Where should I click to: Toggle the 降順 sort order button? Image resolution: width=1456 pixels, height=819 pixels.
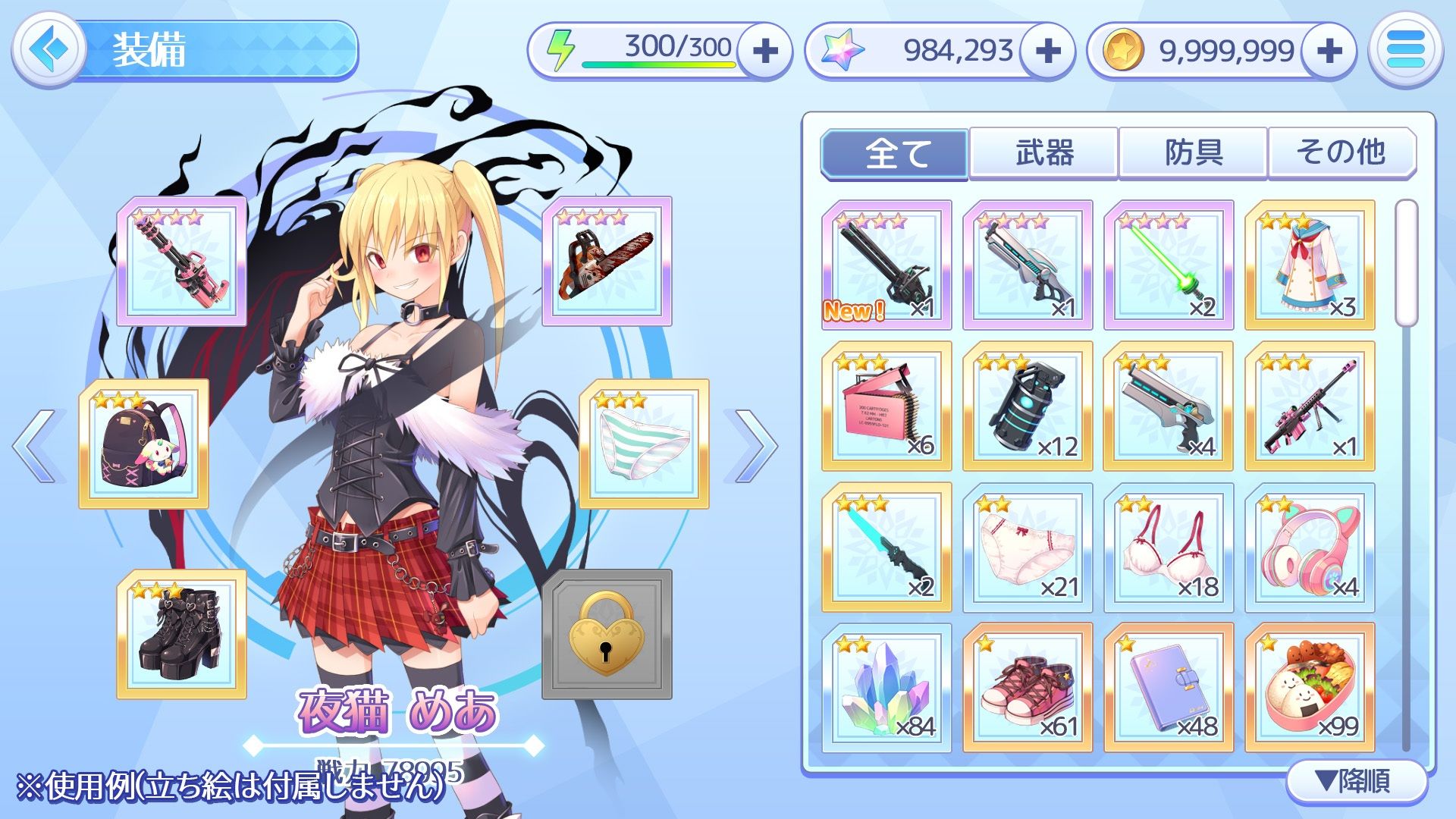[1355, 781]
